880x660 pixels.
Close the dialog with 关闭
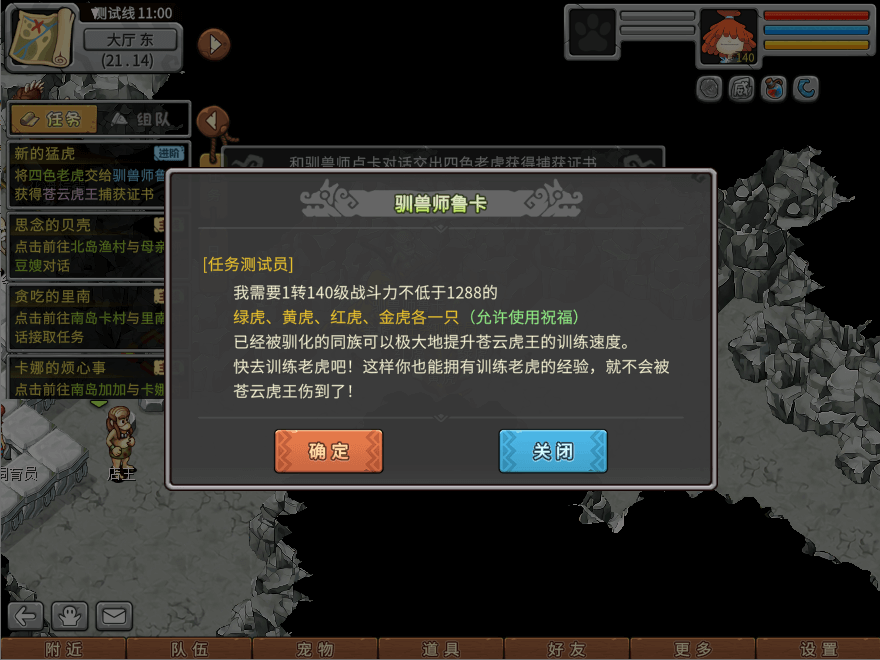(x=553, y=451)
